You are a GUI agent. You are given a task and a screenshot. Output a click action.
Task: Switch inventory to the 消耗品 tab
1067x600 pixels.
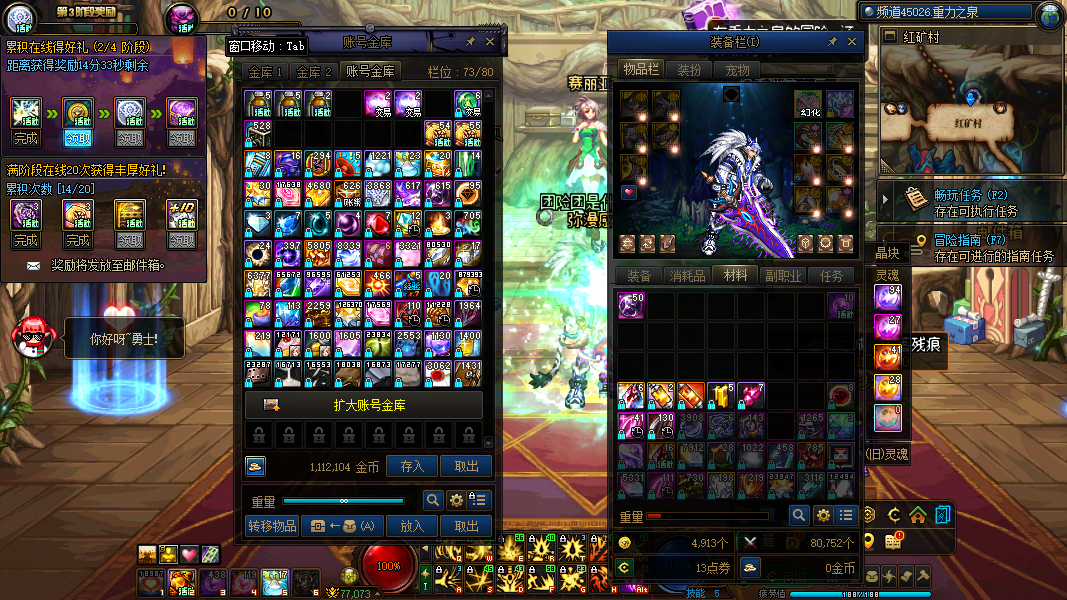tap(687, 276)
